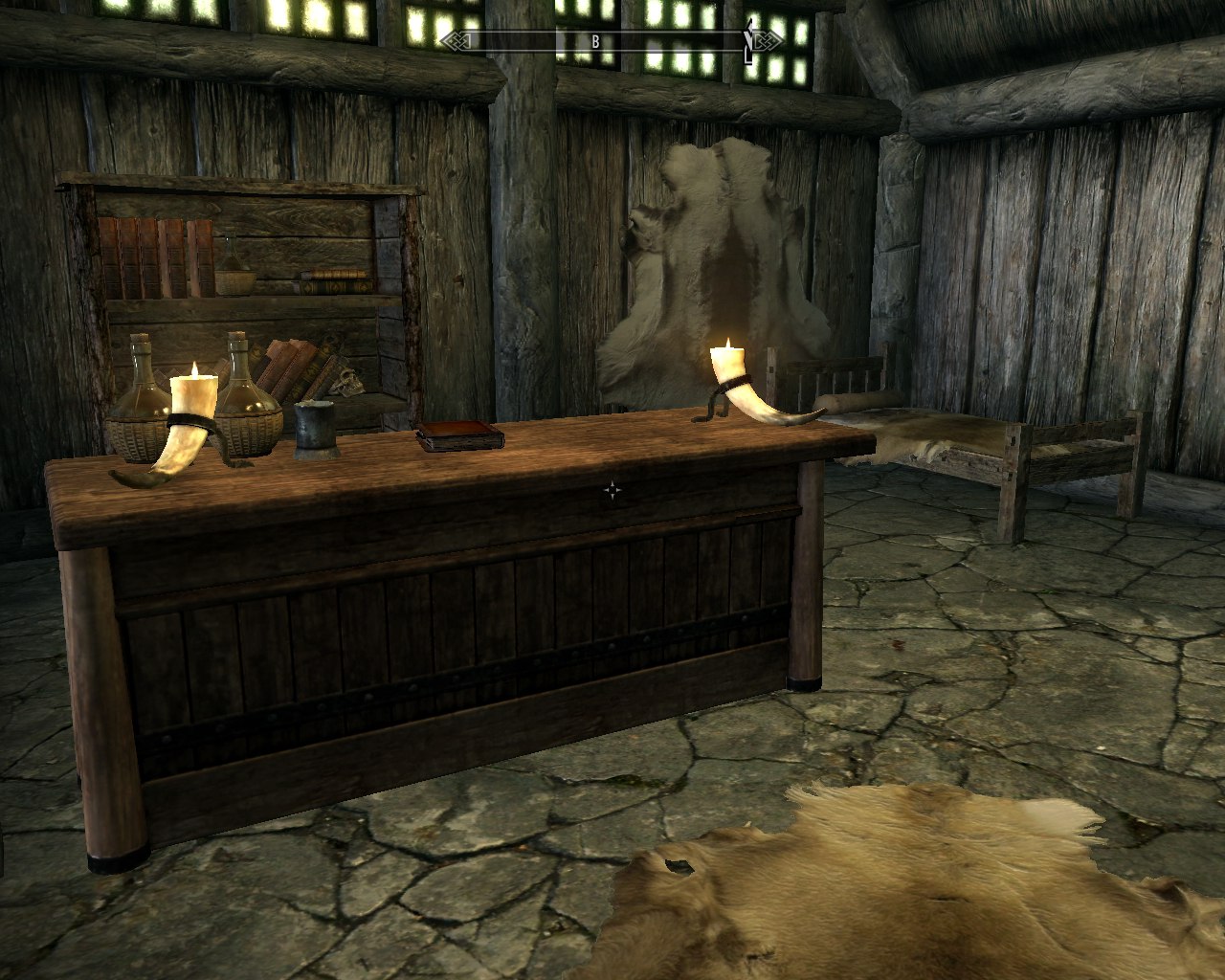Click the compass bar at the top

point(612,40)
